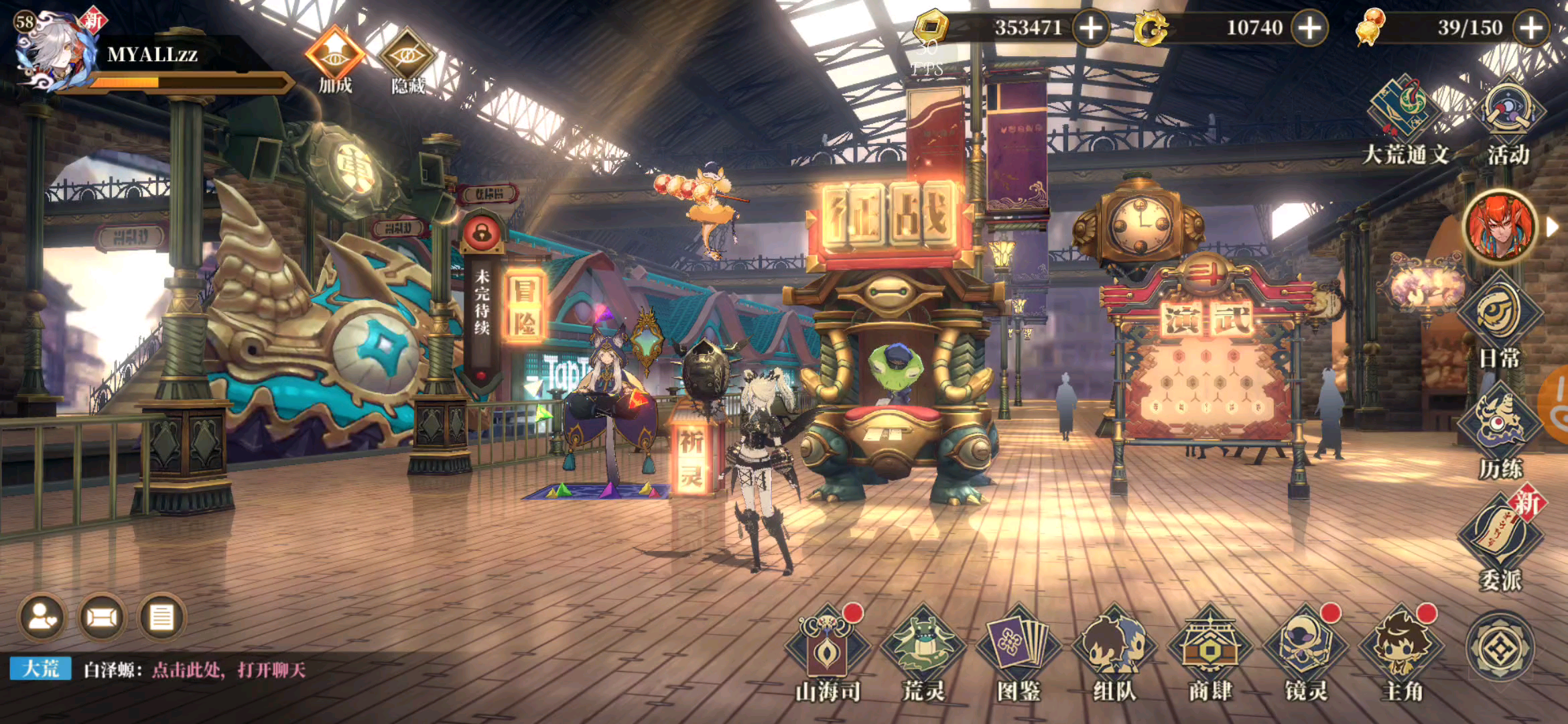
Task: Open the 图鉴 codex cards
Action: coord(1019,652)
